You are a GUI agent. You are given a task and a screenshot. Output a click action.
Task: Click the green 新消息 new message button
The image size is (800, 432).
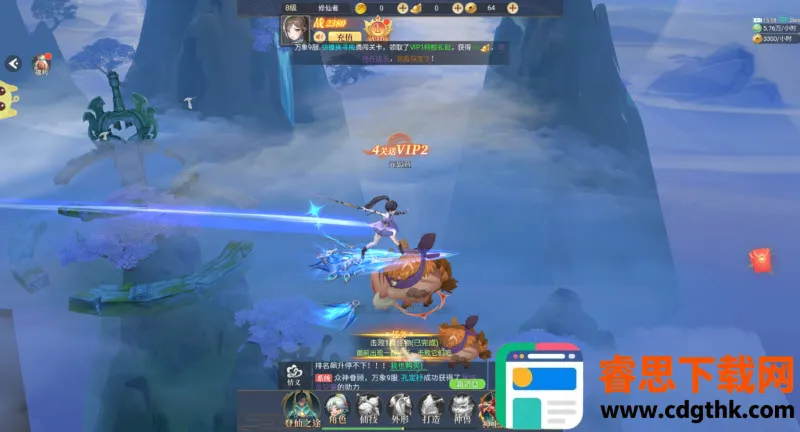point(467,383)
